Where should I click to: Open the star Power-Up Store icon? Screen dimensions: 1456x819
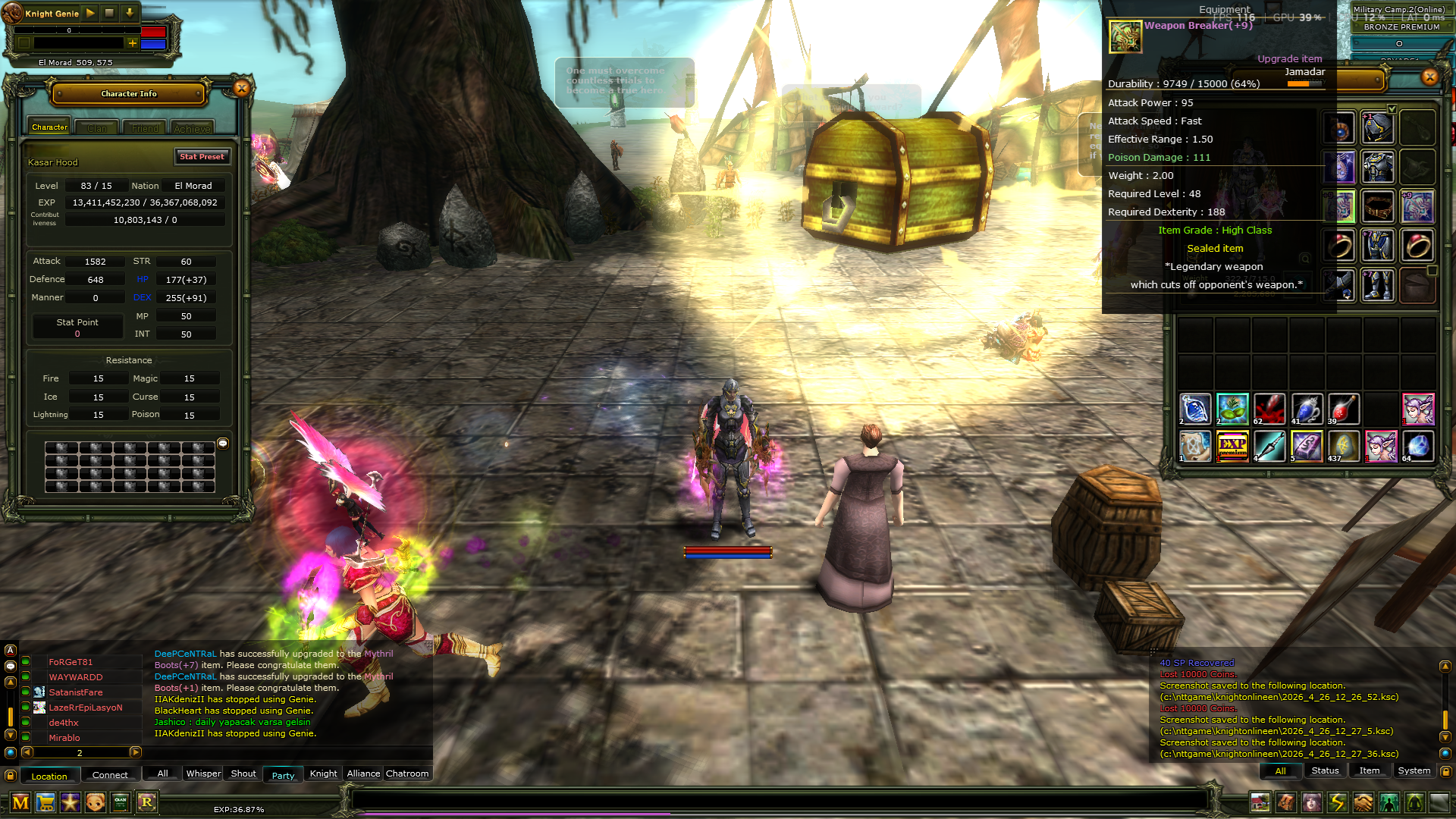coord(70,803)
